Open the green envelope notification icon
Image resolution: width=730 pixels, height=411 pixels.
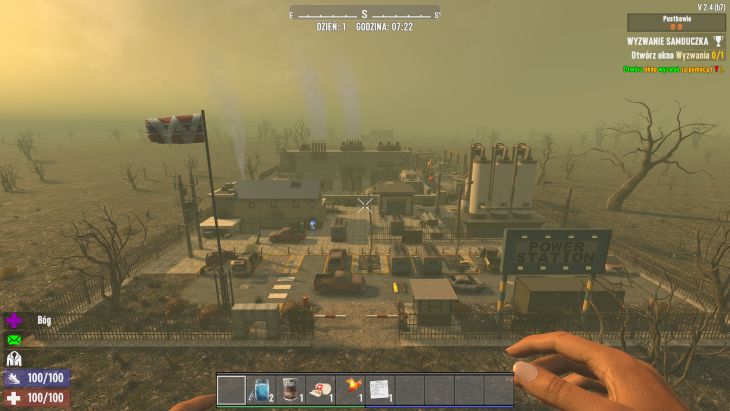tap(15, 340)
